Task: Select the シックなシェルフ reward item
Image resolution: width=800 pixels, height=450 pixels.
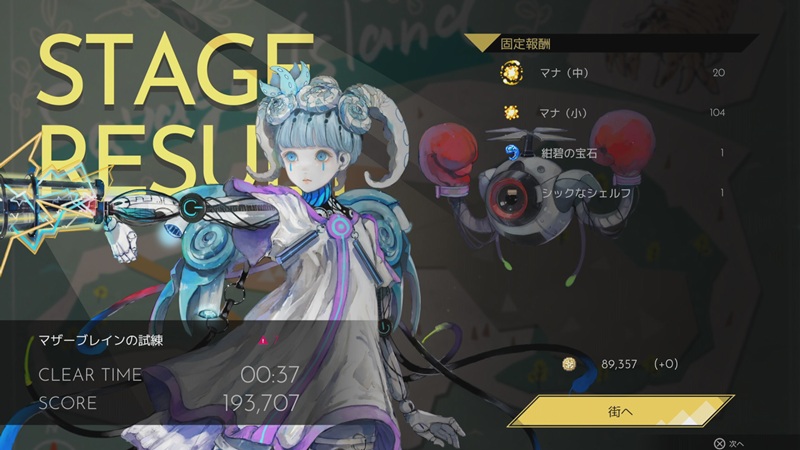Action: 612,192
